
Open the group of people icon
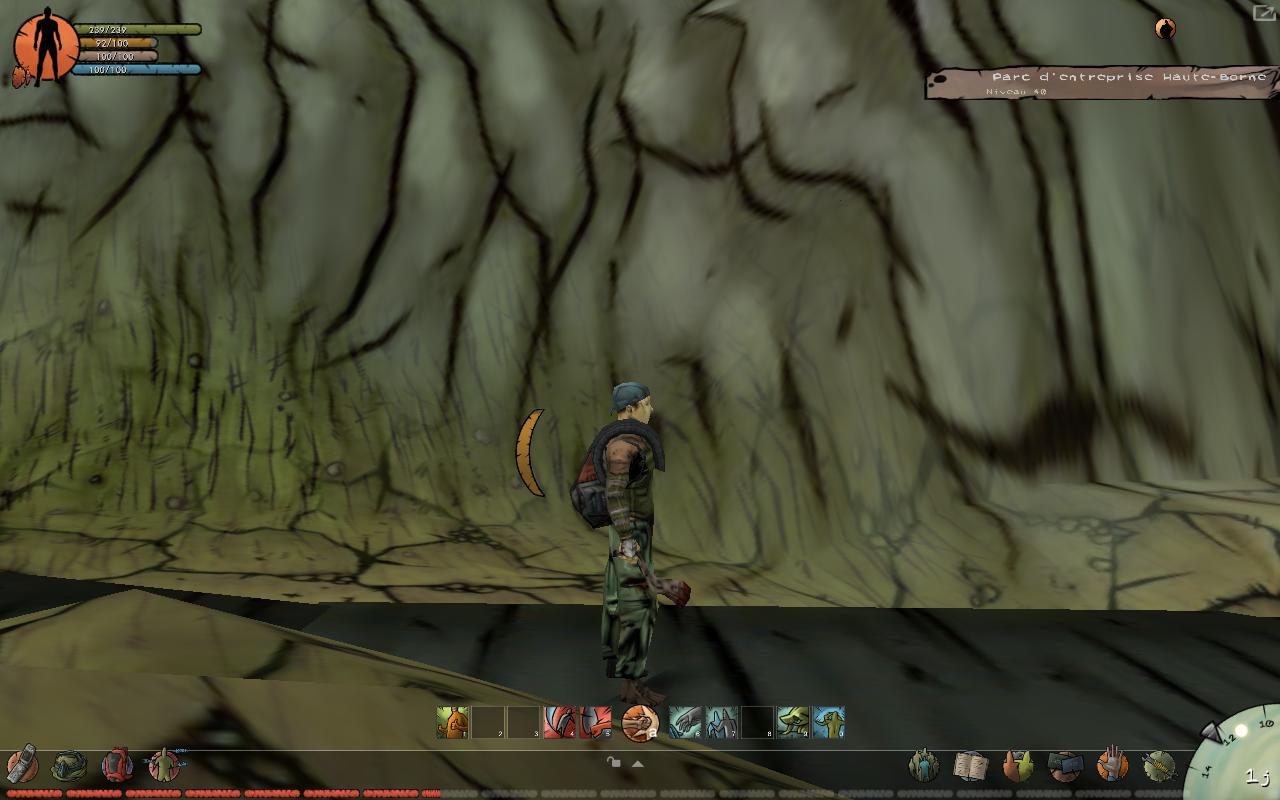pyautogui.click(x=923, y=767)
